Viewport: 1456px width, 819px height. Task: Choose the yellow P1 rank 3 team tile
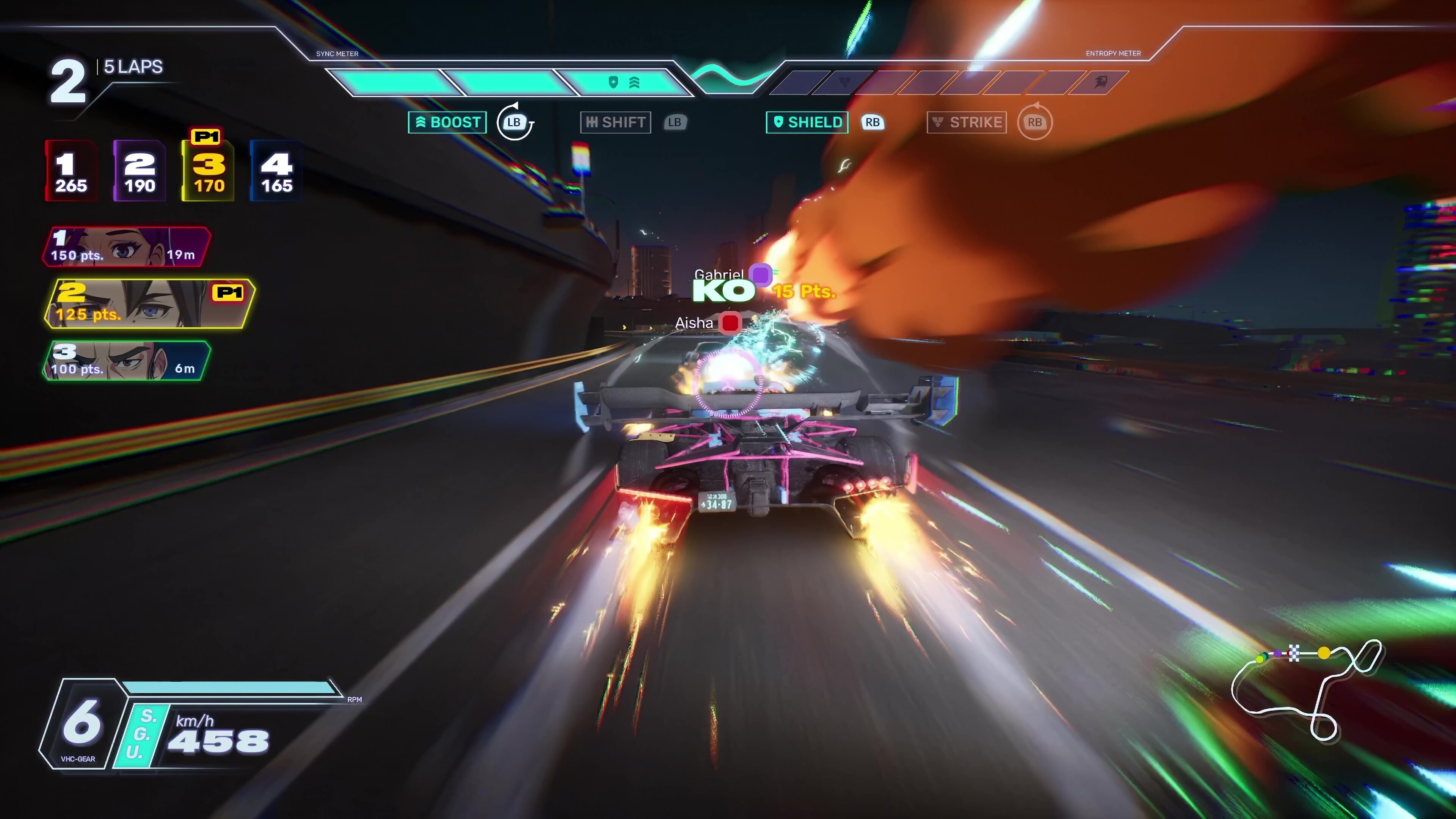click(x=208, y=171)
